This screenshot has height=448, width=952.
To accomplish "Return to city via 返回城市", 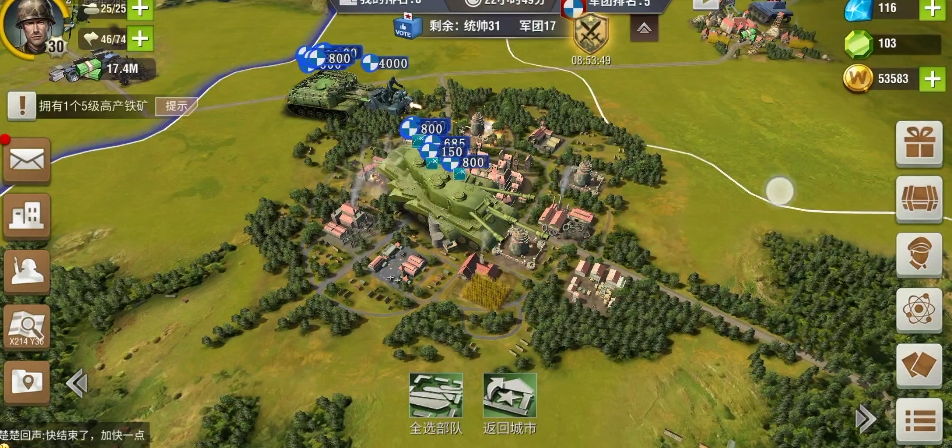I will coord(510,397).
